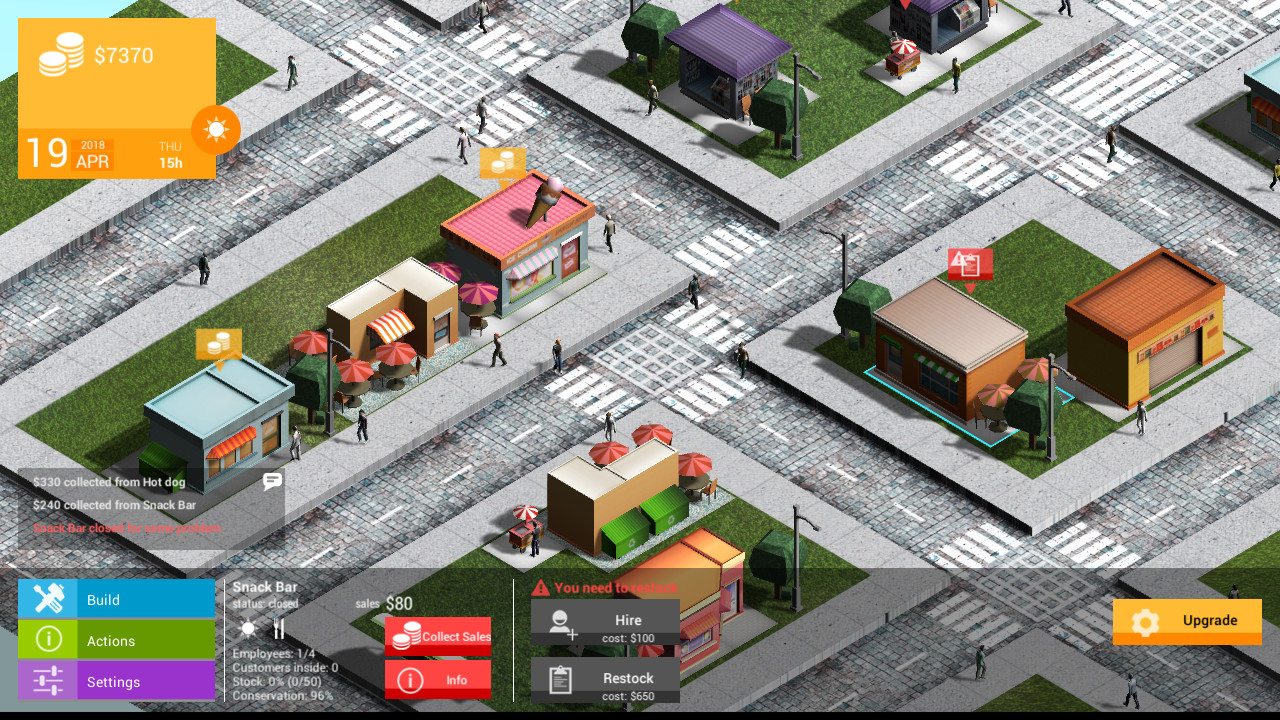The image size is (1280, 720).
Task: Open the message log chat icon
Action: click(272, 482)
